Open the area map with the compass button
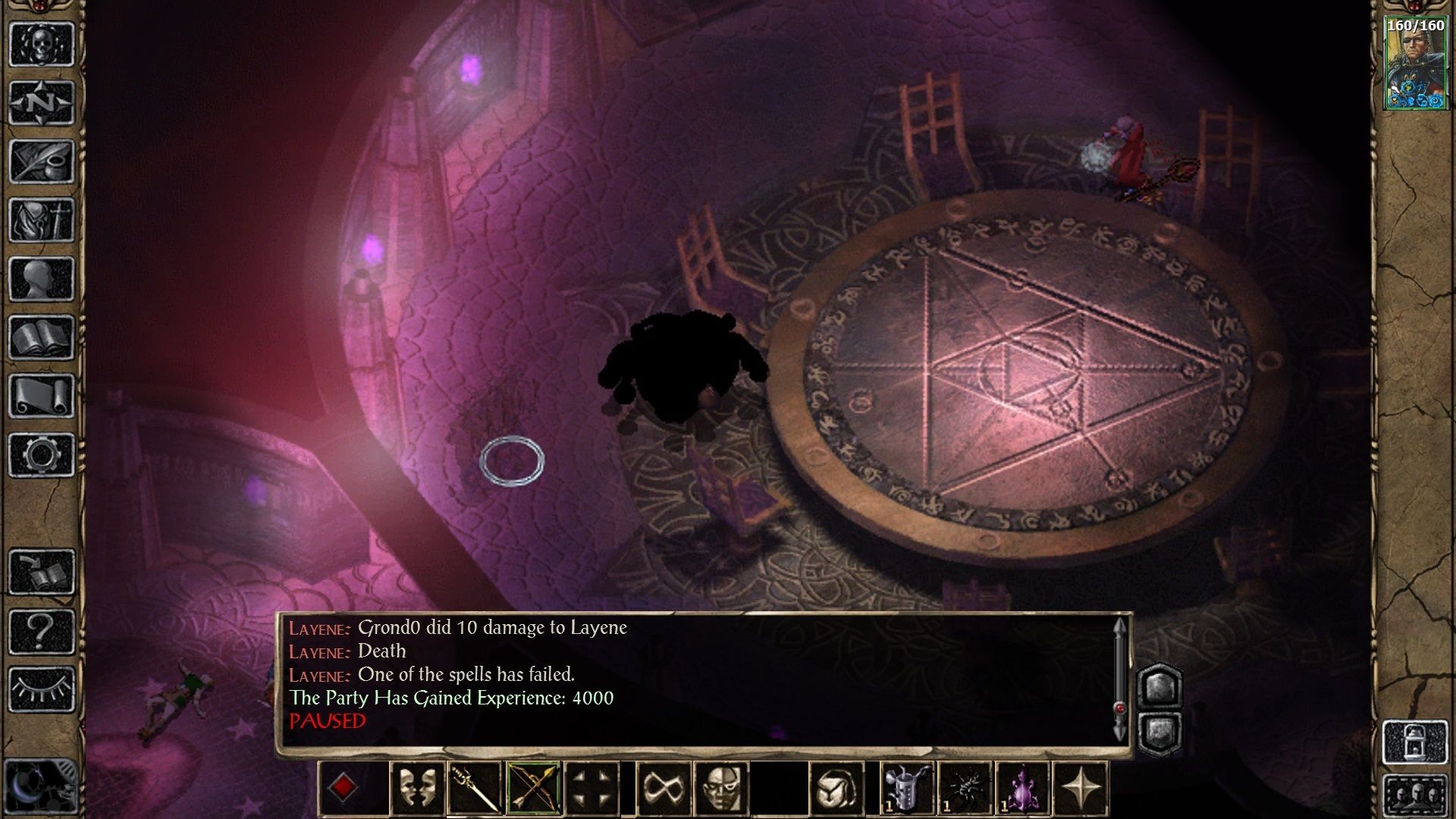1456x819 pixels. (x=42, y=102)
